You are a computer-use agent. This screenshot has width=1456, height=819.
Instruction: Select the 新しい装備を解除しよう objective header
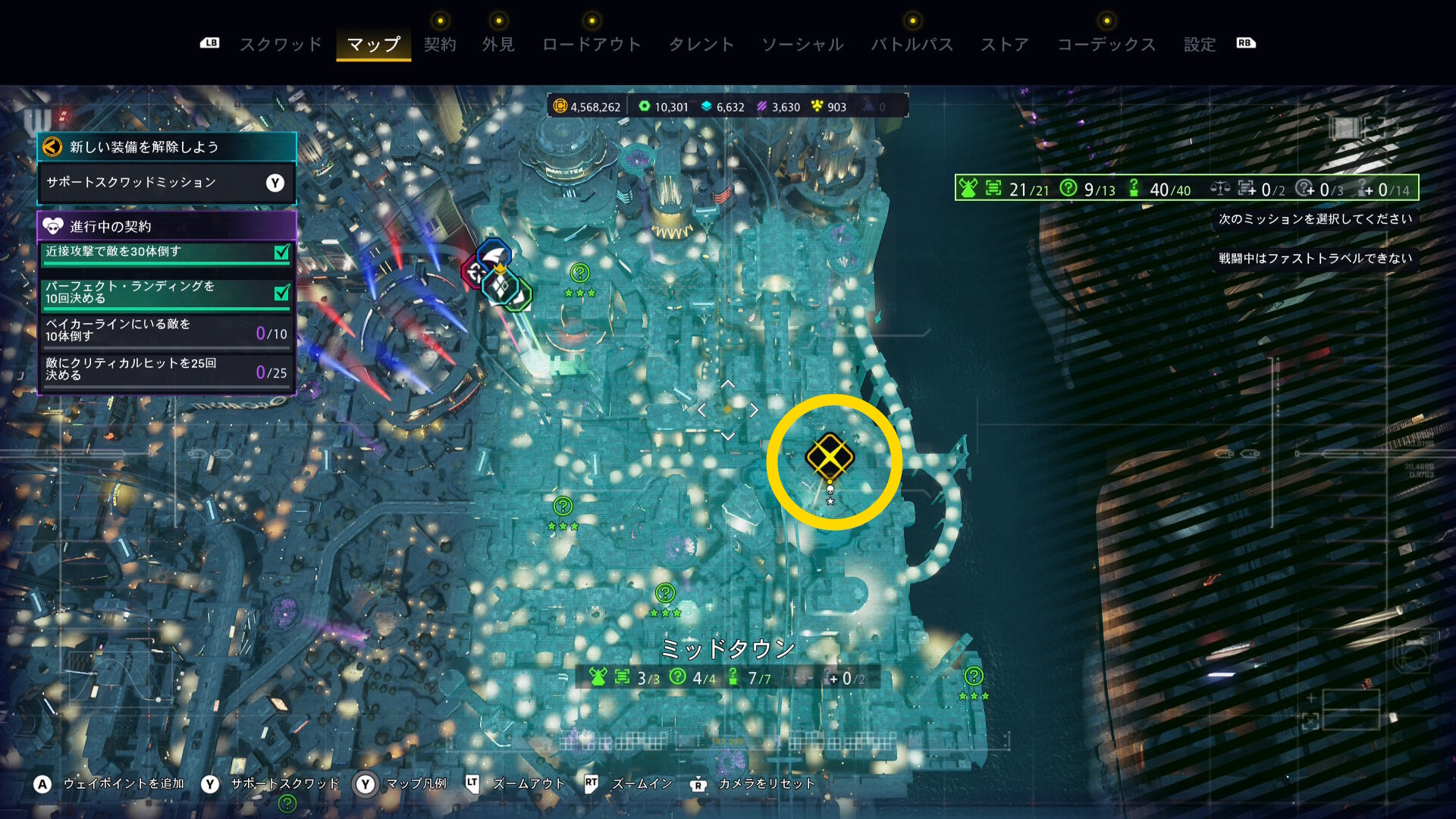[166, 146]
